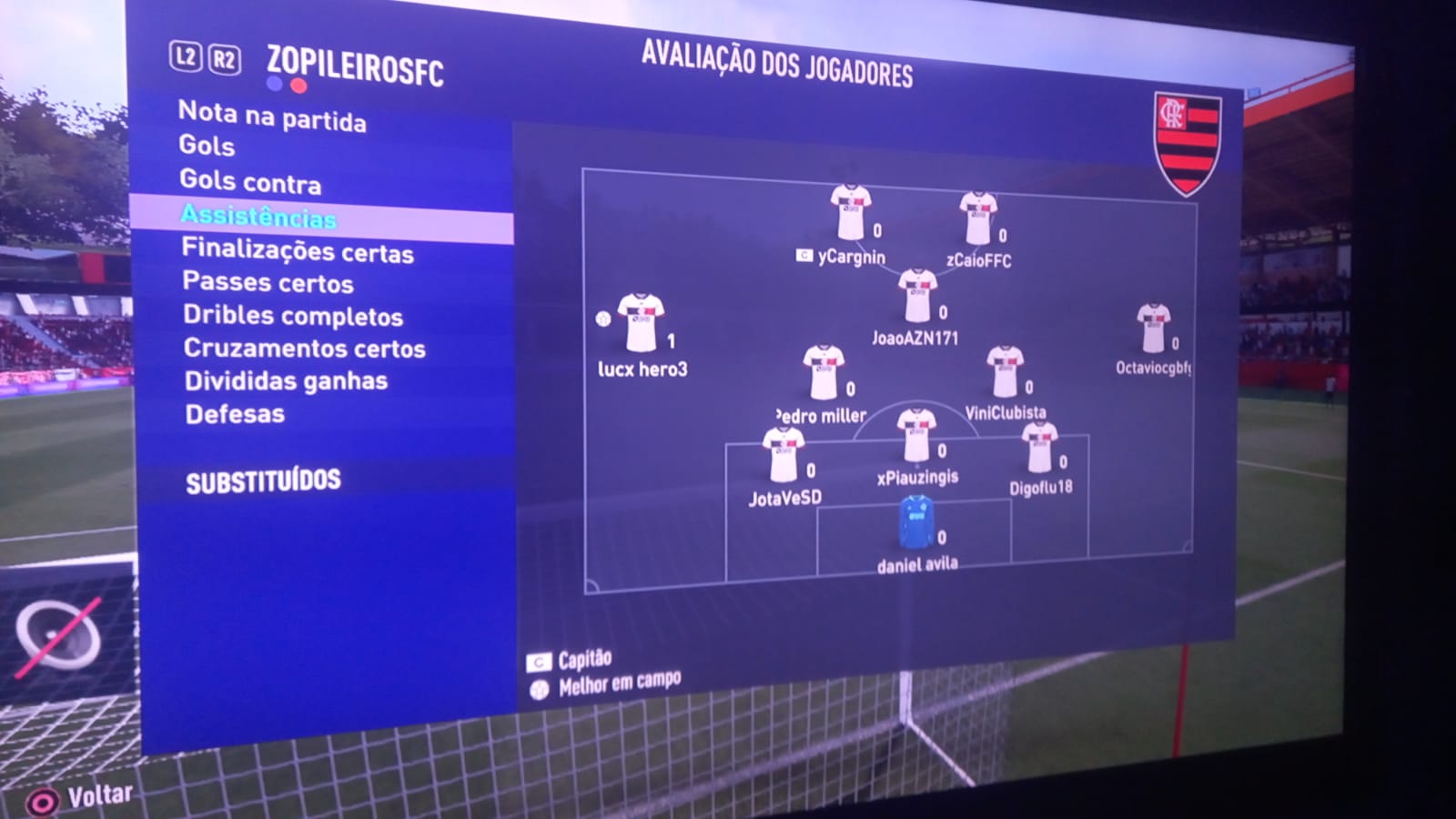Show the Passes certos stat

coord(268,283)
